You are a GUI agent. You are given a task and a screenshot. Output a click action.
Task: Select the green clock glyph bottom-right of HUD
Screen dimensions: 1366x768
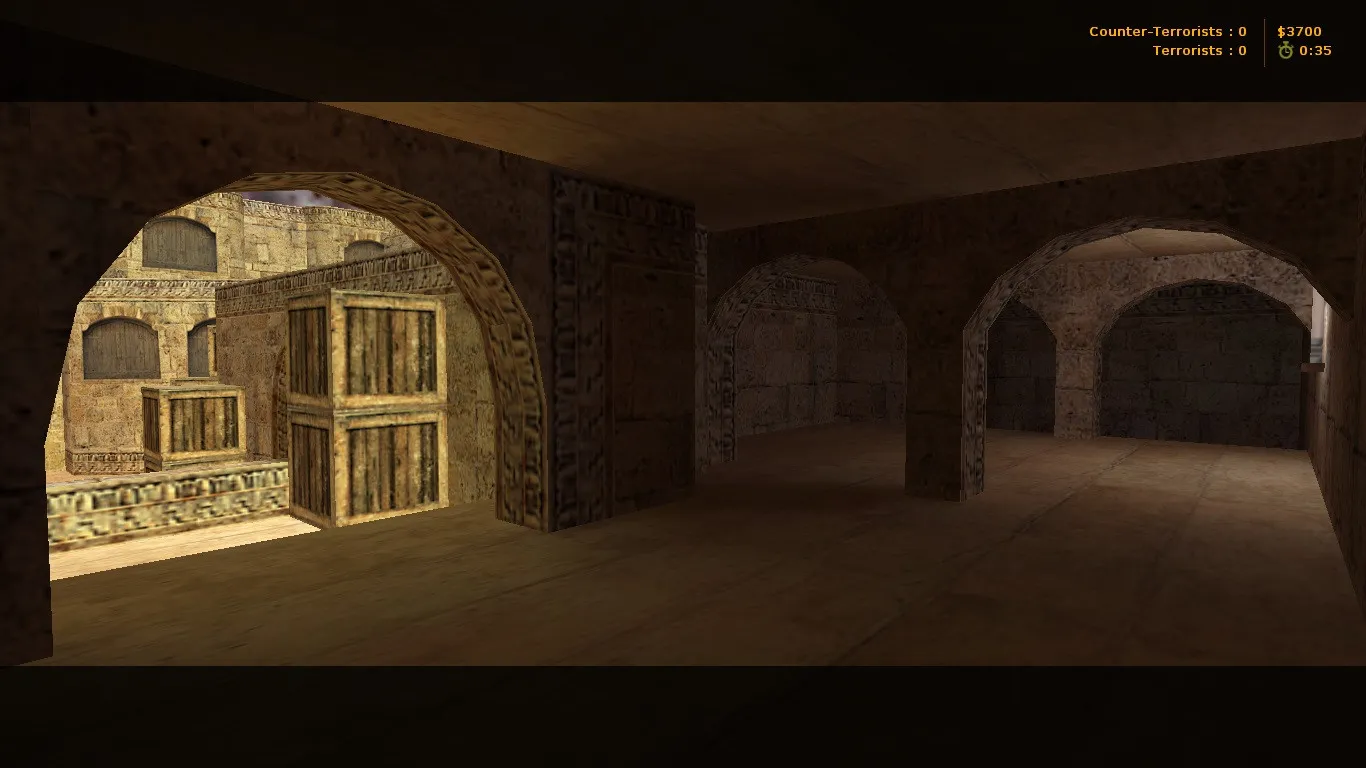[1286, 50]
